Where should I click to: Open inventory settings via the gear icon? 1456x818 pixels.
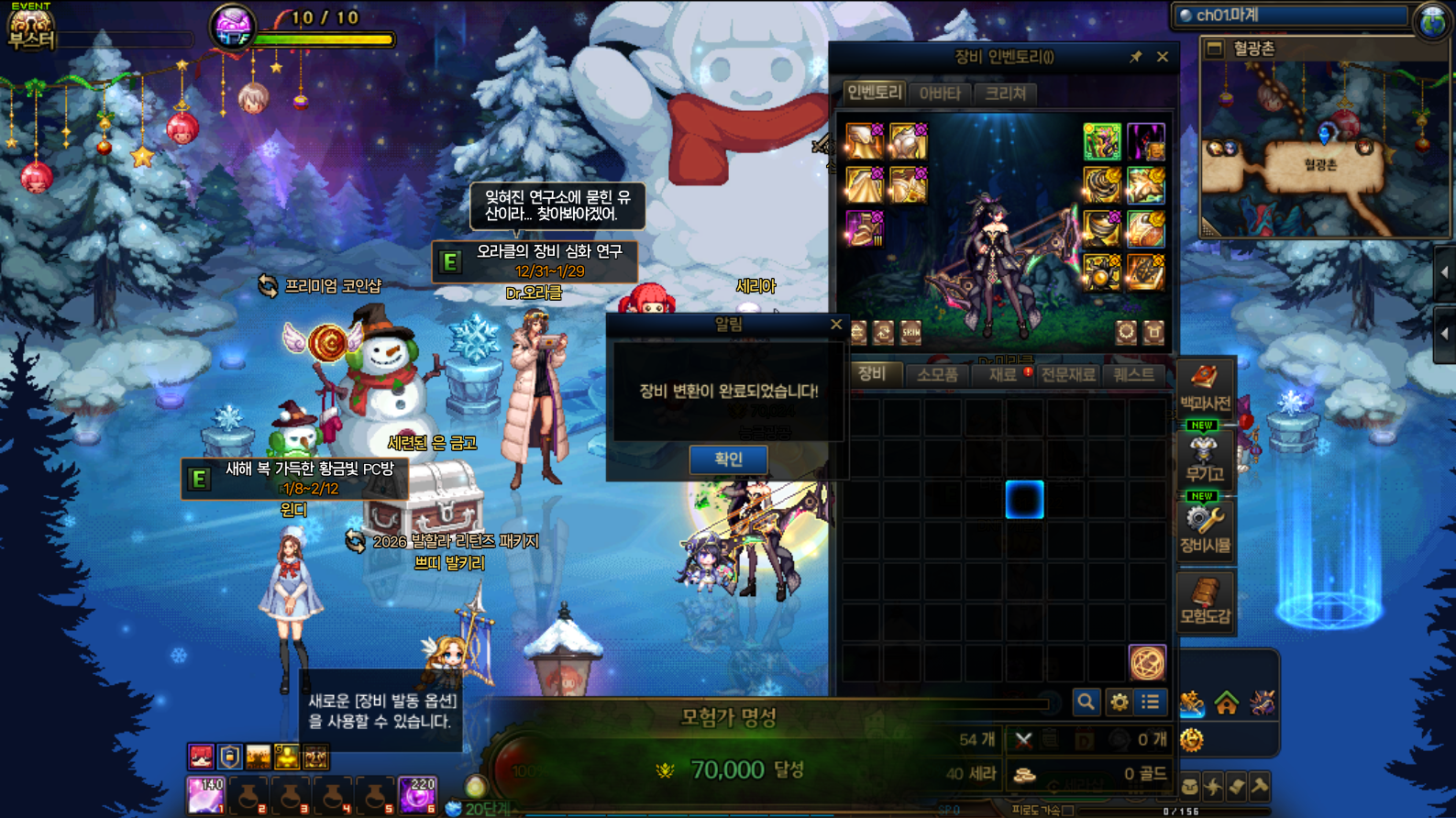coord(1120,702)
